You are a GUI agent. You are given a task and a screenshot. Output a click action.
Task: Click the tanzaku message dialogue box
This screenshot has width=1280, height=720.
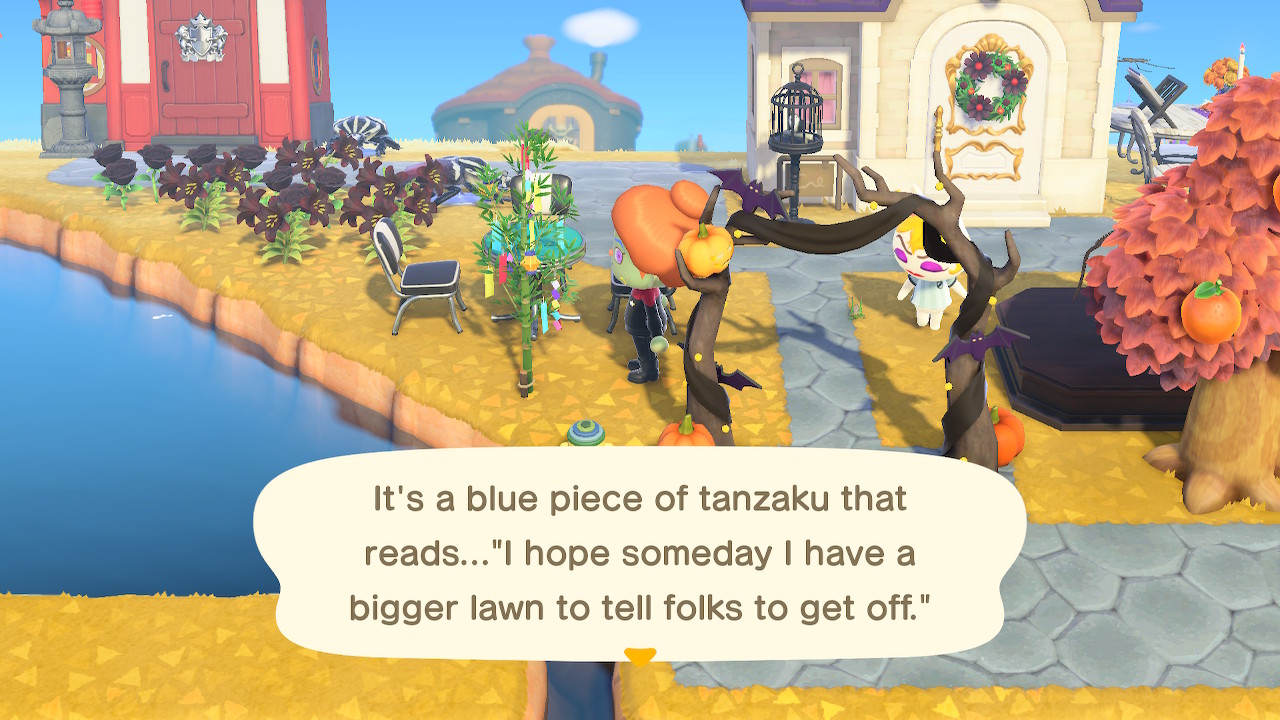(x=640, y=553)
